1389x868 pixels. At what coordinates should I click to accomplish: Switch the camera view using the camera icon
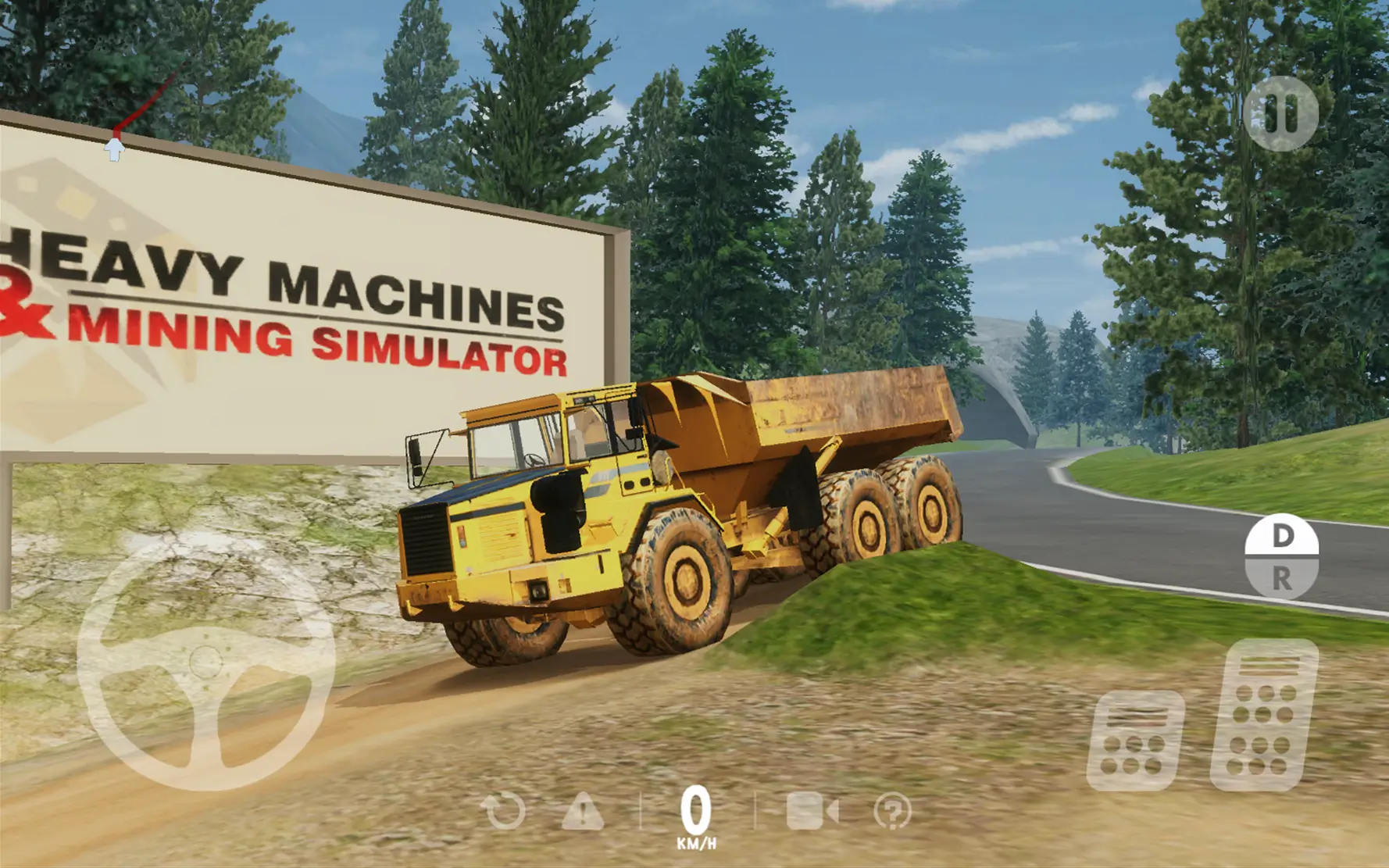click(812, 811)
